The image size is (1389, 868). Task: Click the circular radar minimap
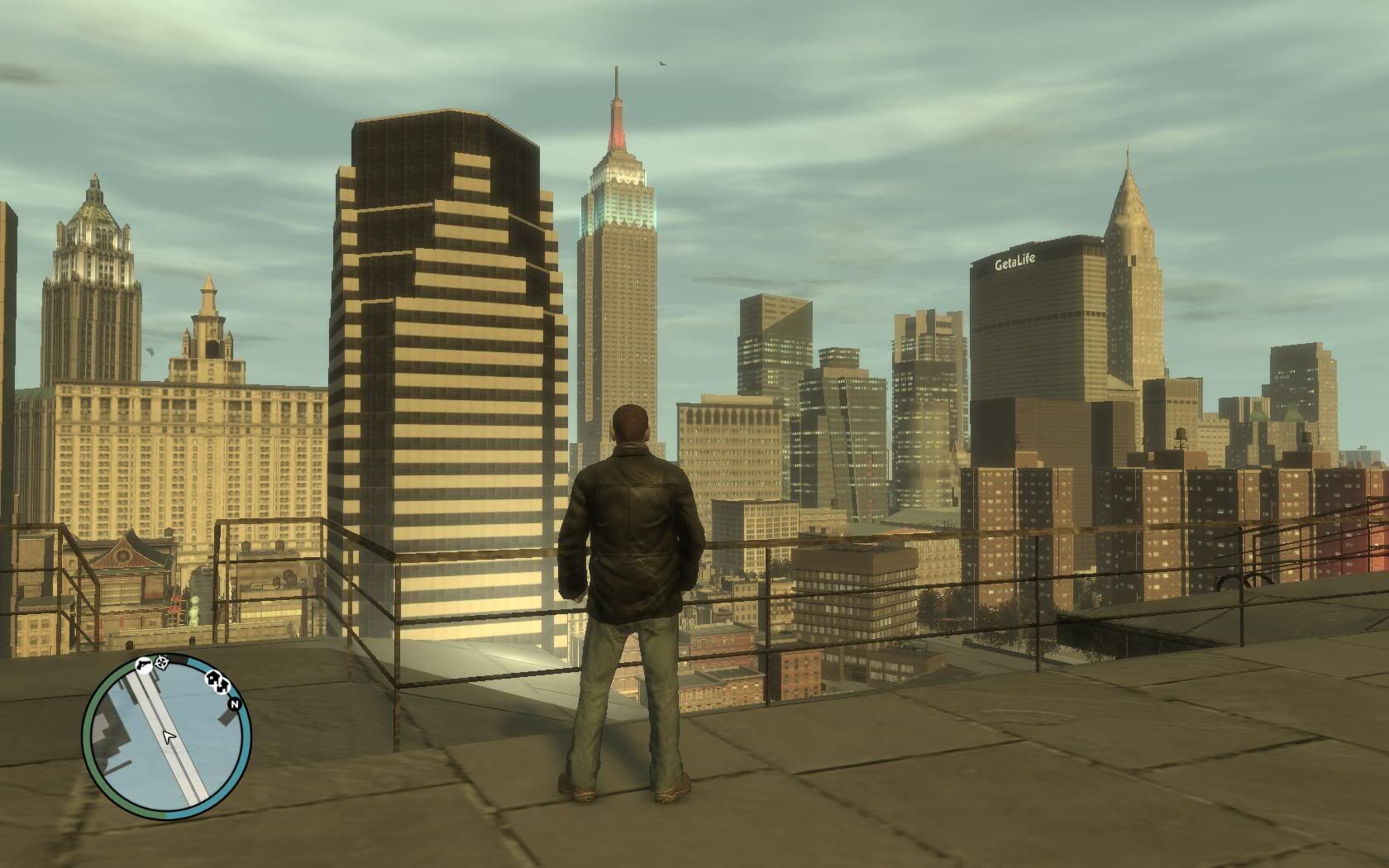click(167, 736)
